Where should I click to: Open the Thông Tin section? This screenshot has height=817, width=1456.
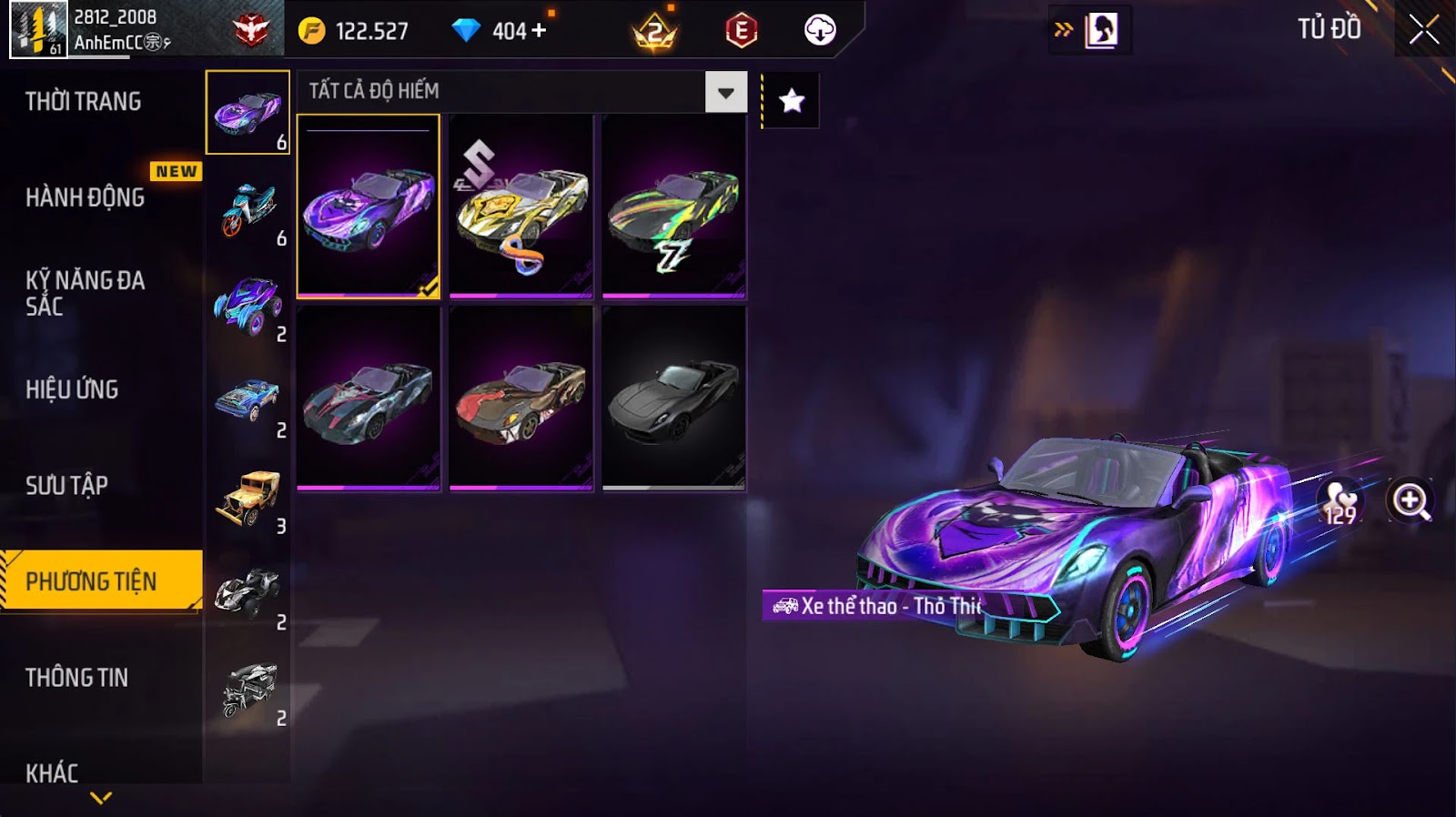pyautogui.click(x=76, y=677)
